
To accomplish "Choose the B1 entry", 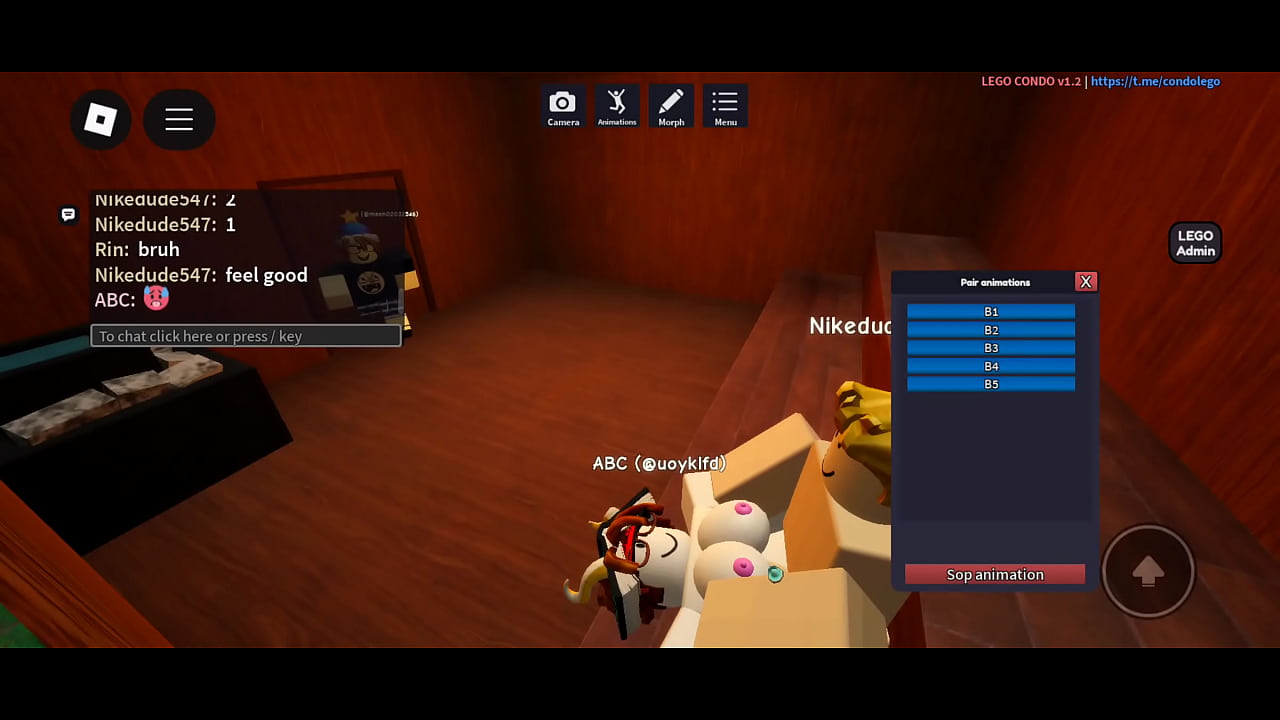I will [x=991, y=312].
